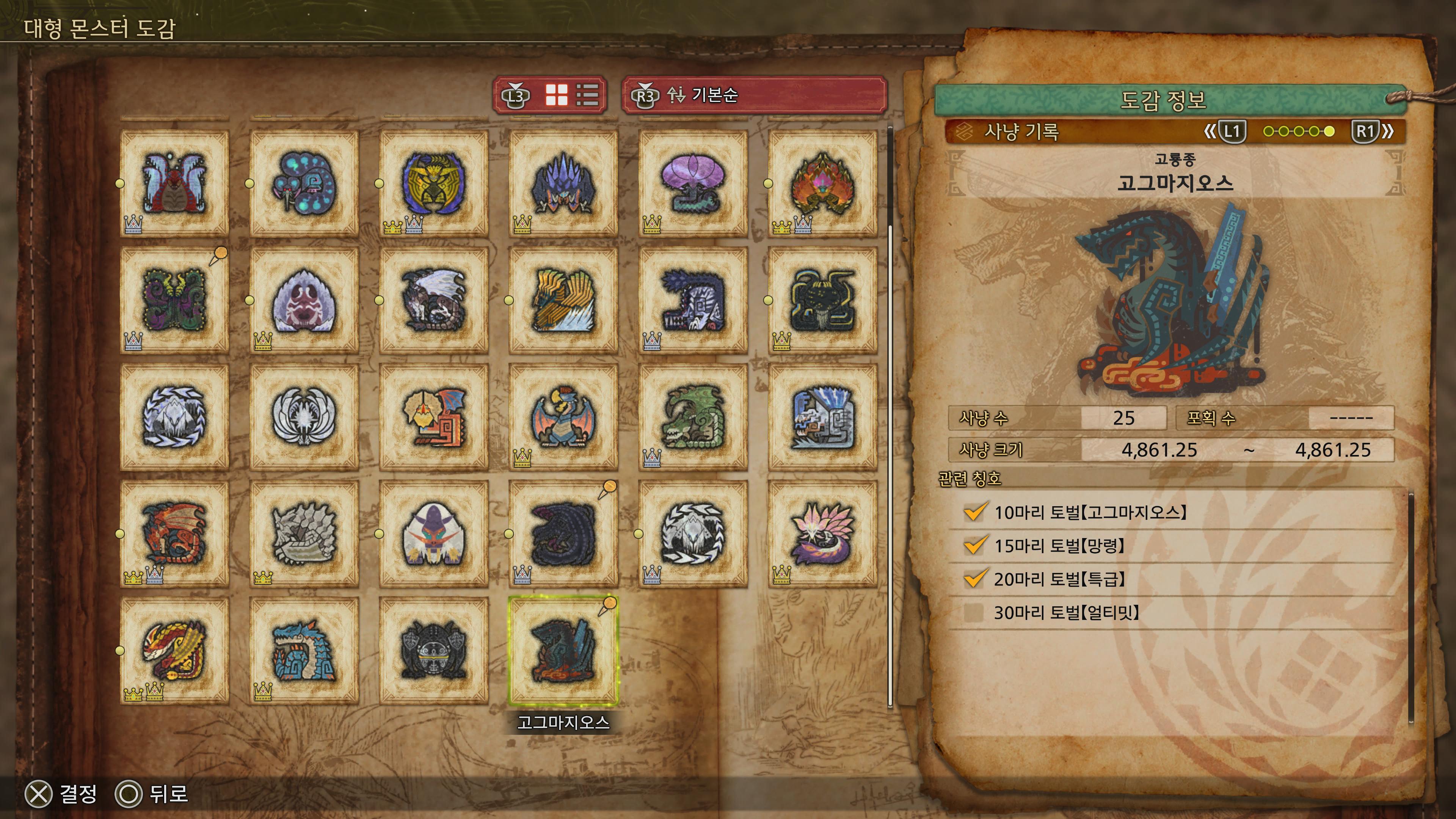This screenshot has height=819, width=1456.
Task: Select the purple flower monster tile
Action: [x=693, y=183]
